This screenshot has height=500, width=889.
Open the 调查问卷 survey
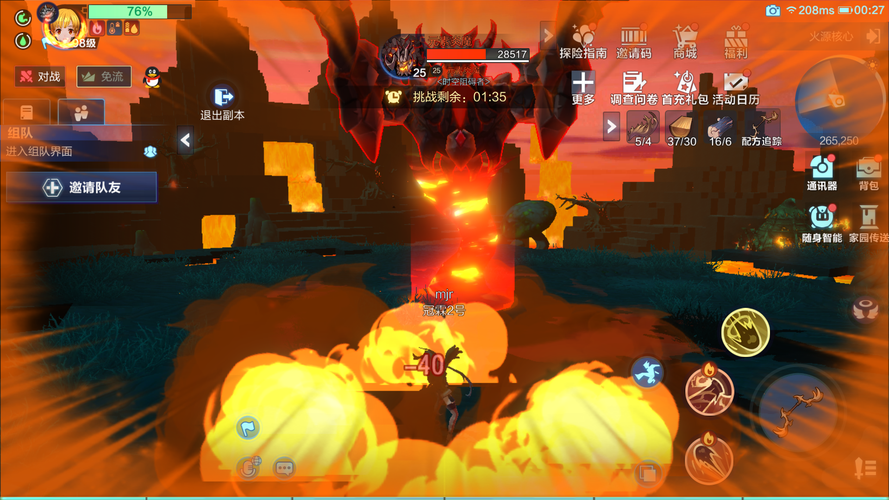(633, 88)
